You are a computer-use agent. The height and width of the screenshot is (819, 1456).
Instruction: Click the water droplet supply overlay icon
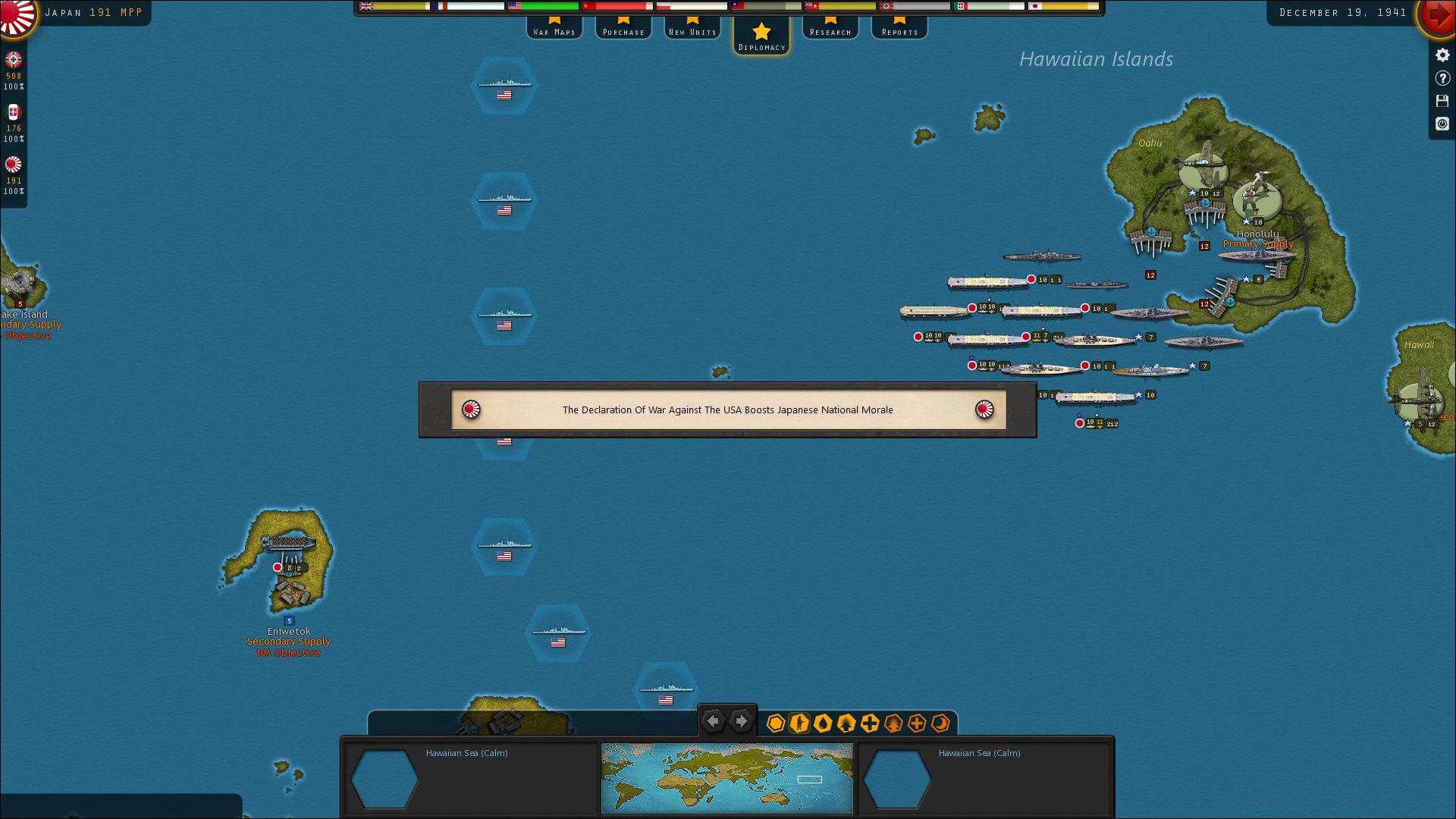(x=823, y=723)
